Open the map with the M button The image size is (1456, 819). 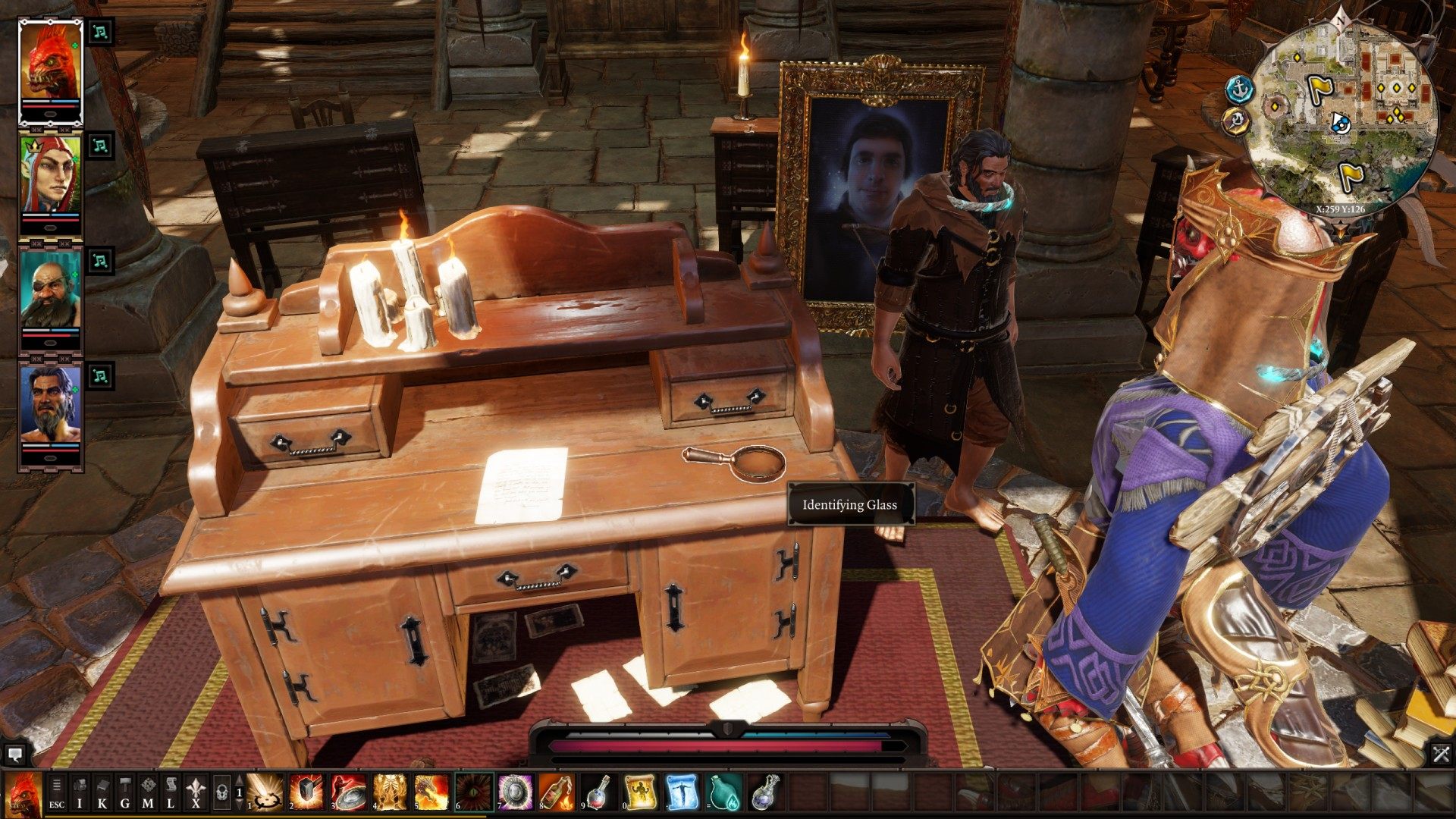pyautogui.click(x=148, y=793)
